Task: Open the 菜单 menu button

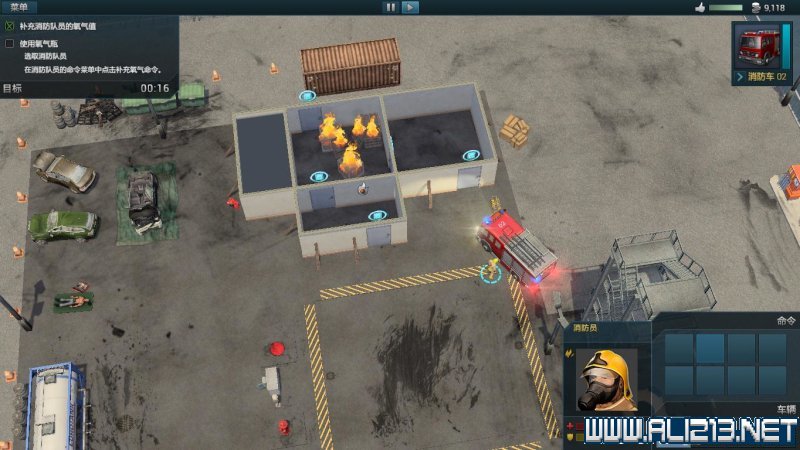Action: [18, 7]
